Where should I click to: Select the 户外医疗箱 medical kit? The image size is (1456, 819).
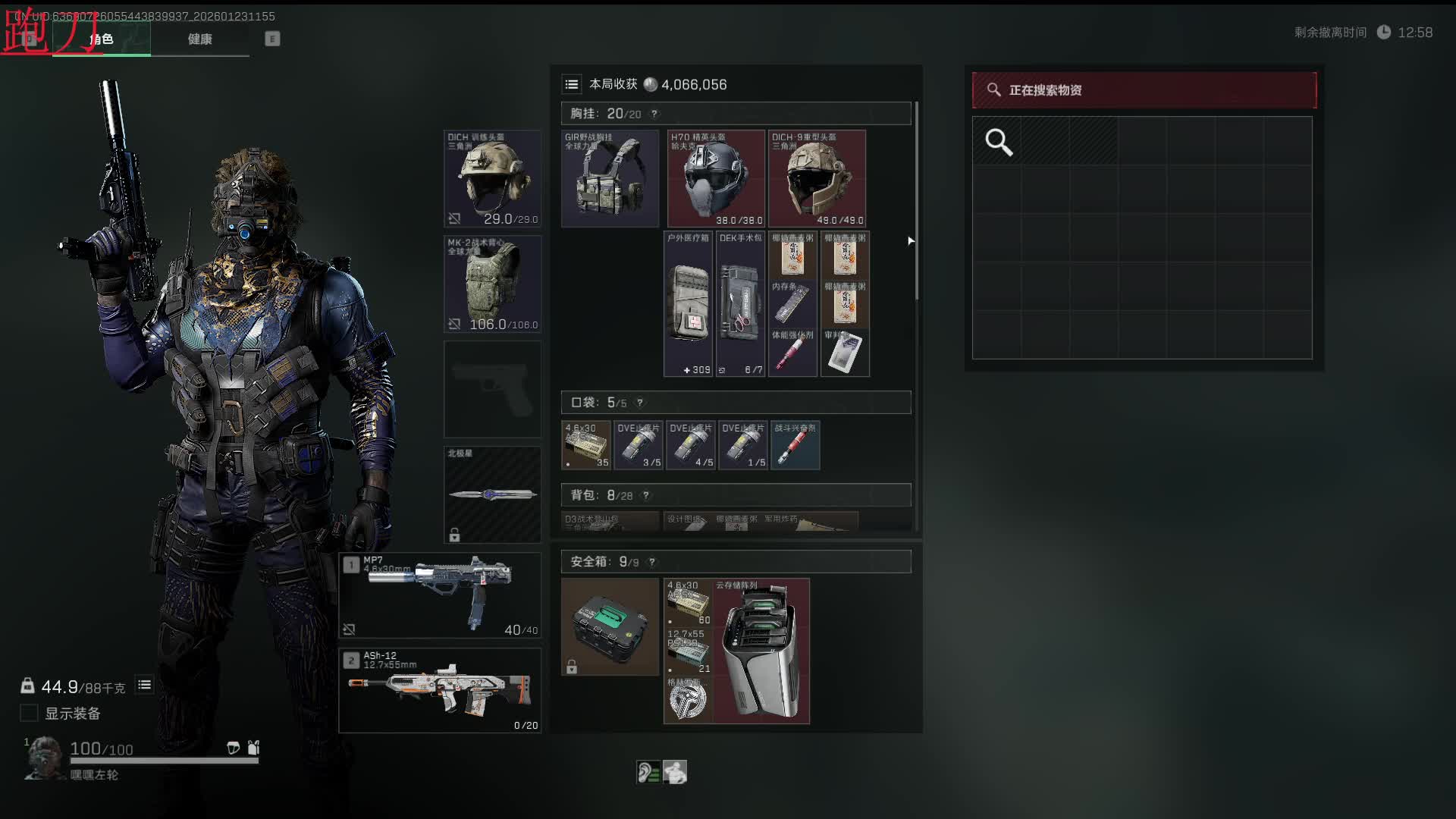[x=688, y=304]
